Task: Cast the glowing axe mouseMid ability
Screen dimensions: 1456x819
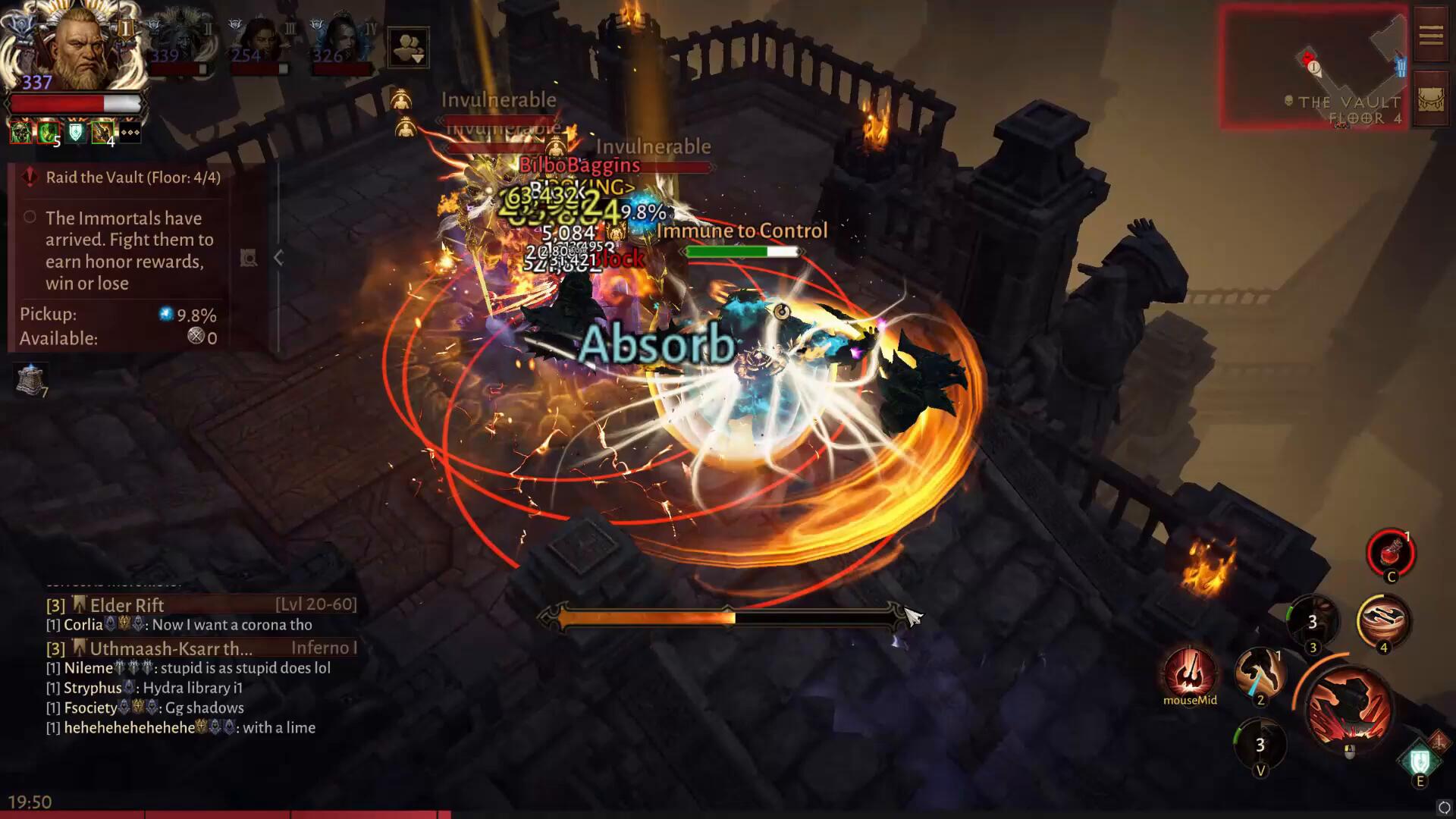Action: [x=1189, y=673]
